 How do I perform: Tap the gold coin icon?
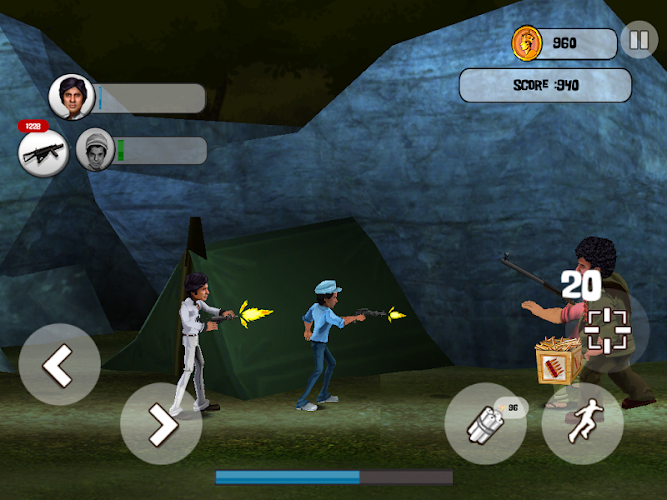(x=526, y=43)
